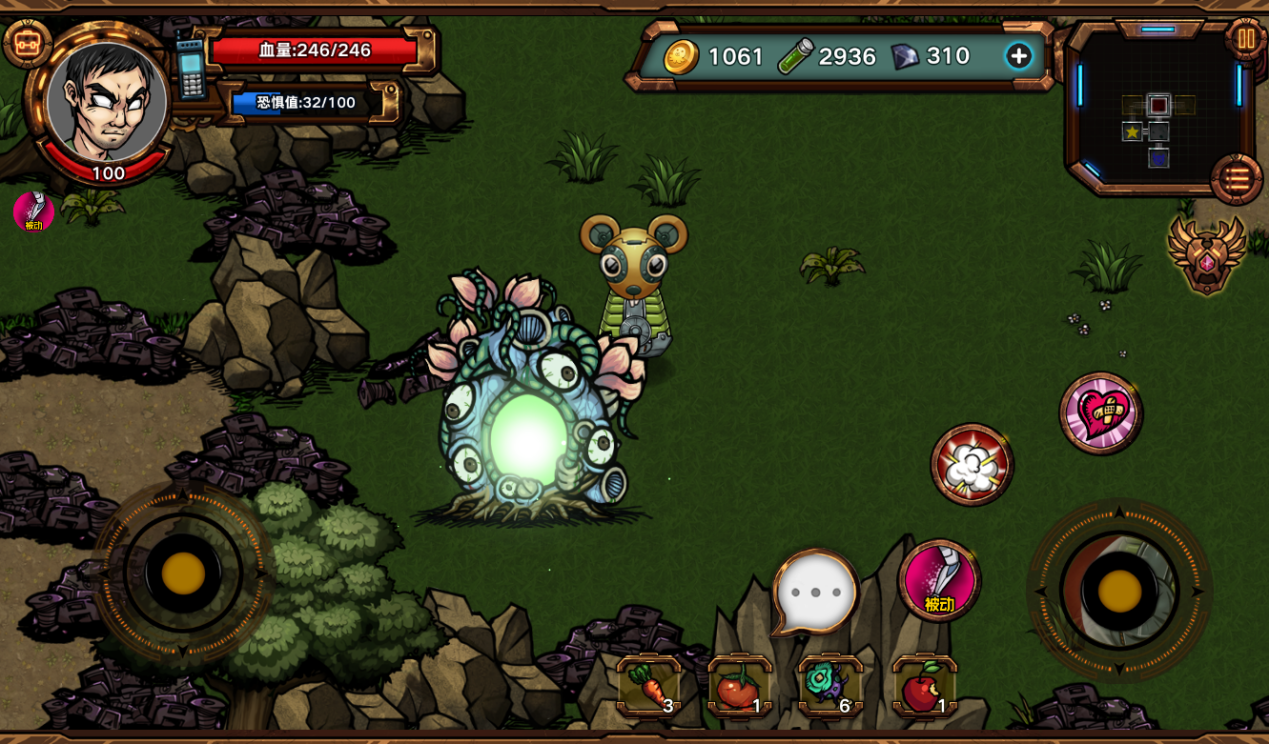Select the small passive skill icon

(x=34, y=212)
